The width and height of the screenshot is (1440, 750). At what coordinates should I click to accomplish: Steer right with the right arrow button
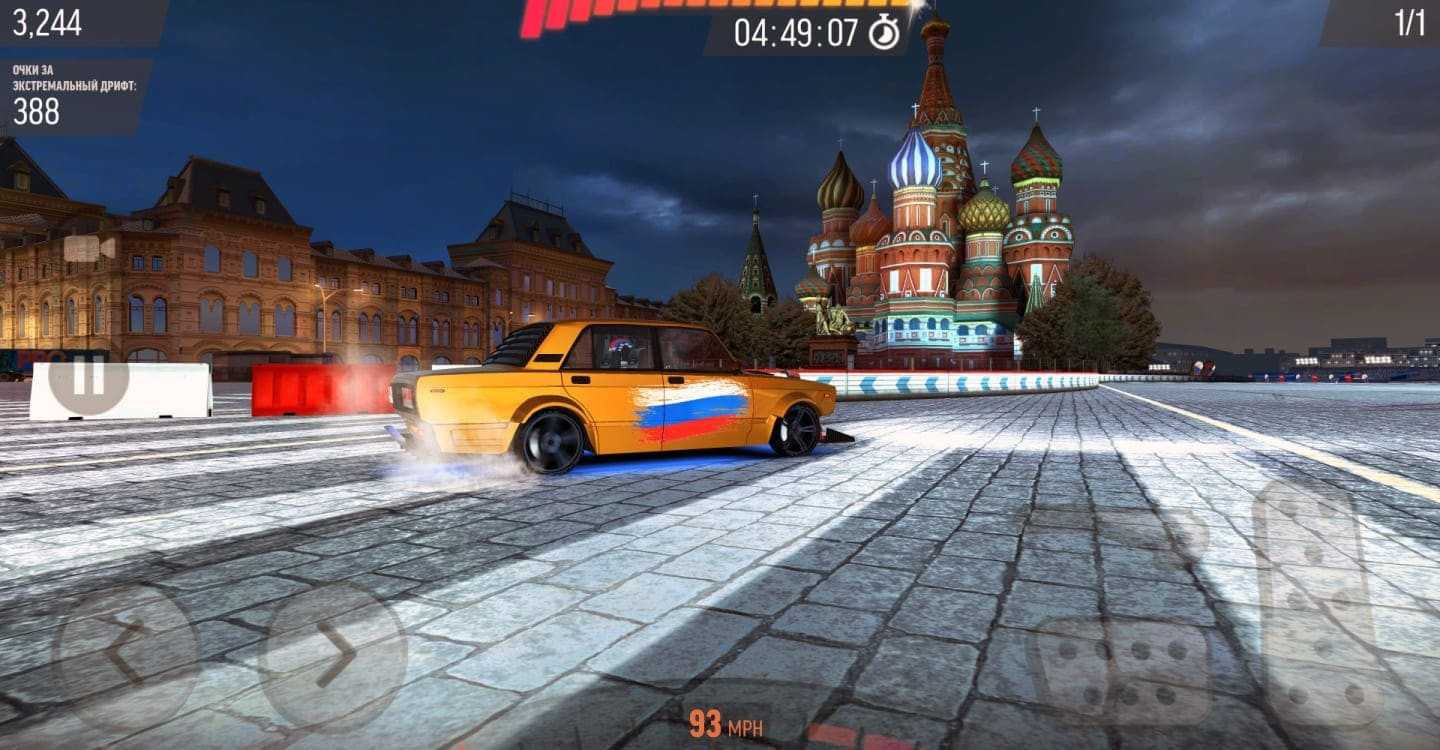pos(333,654)
